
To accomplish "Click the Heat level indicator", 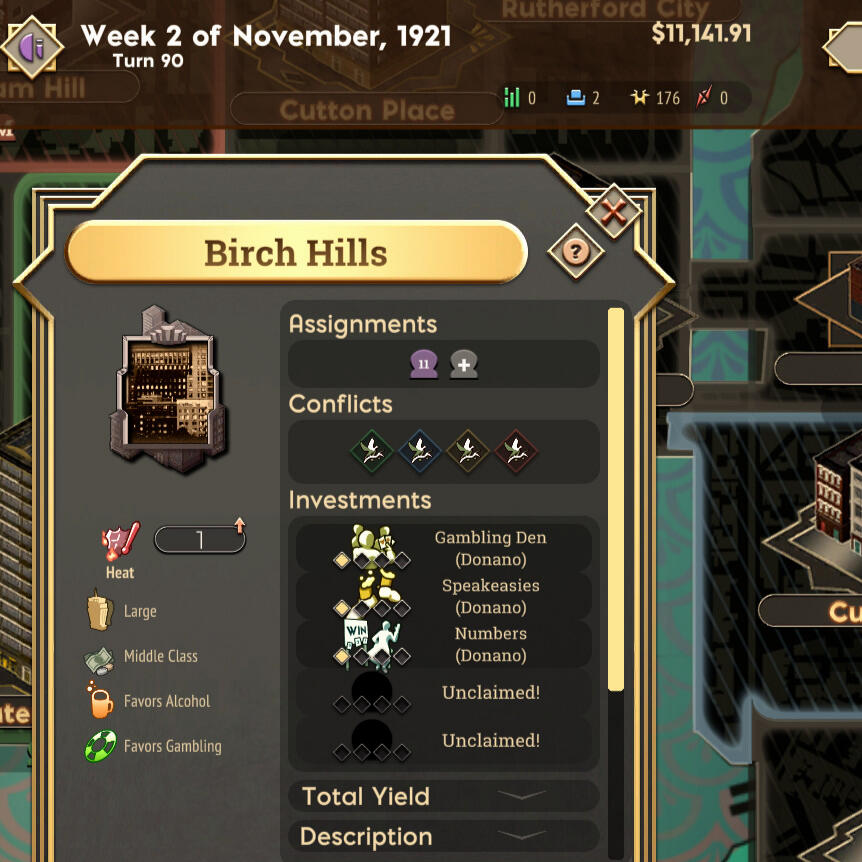I will pyautogui.click(x=199, y=541).
